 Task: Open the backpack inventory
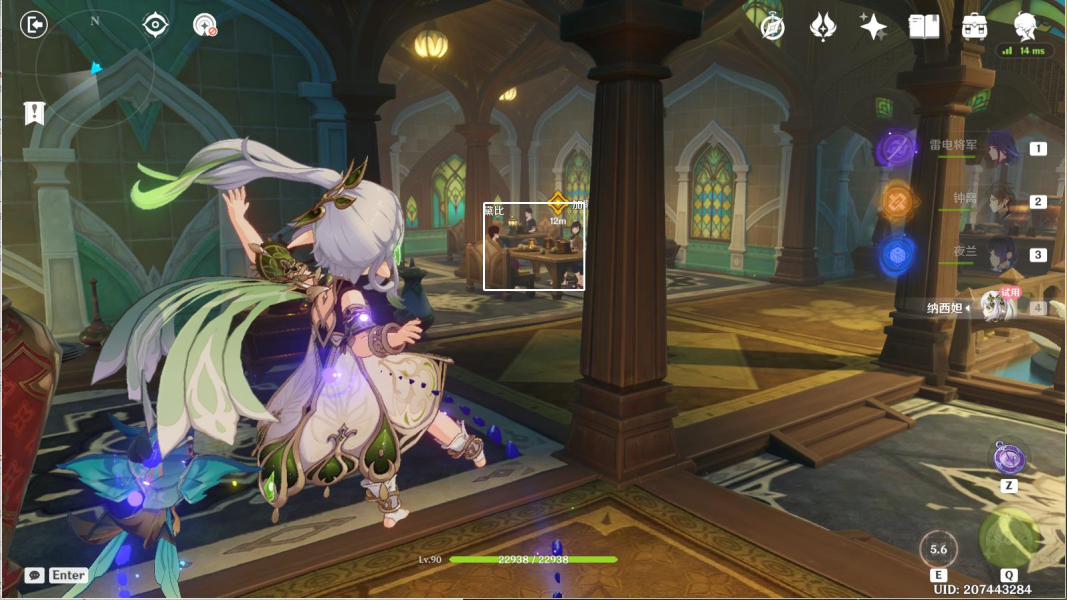(975, 27)
